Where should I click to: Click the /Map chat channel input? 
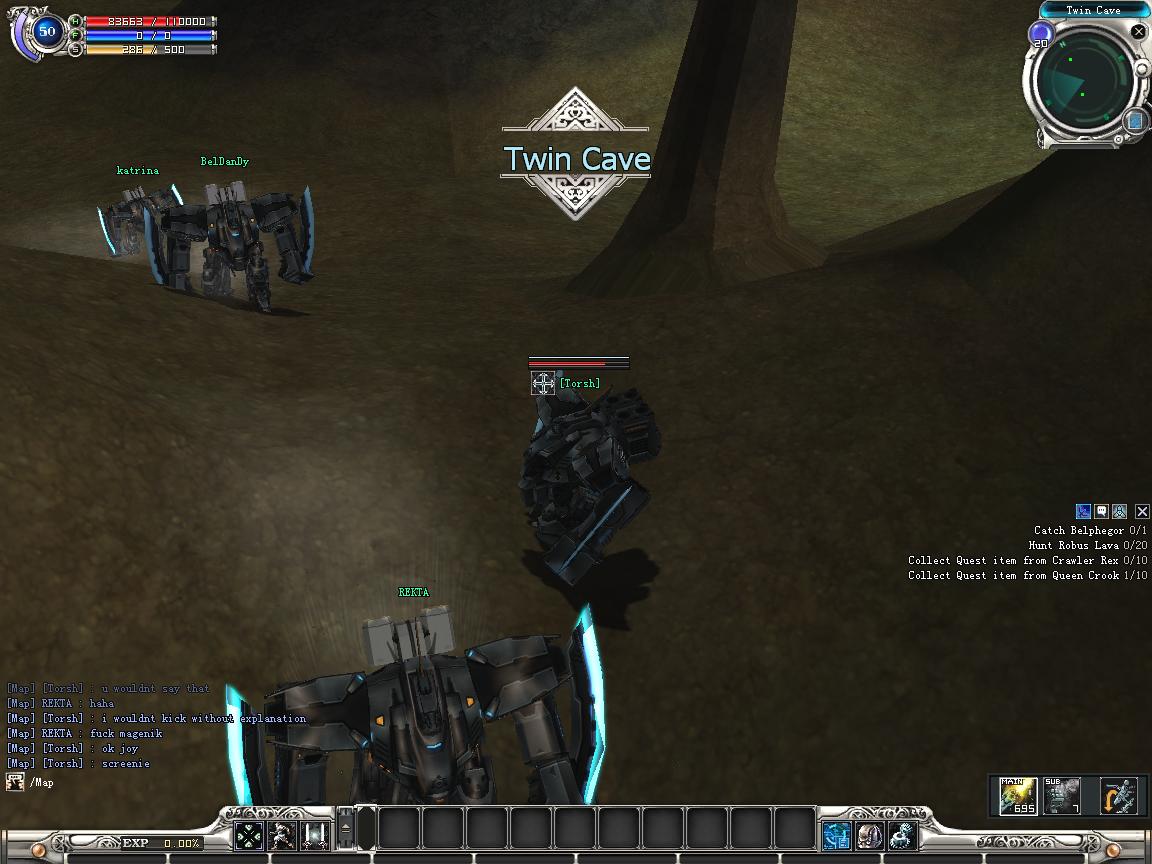pyautogui.click(x=42, y=783)
